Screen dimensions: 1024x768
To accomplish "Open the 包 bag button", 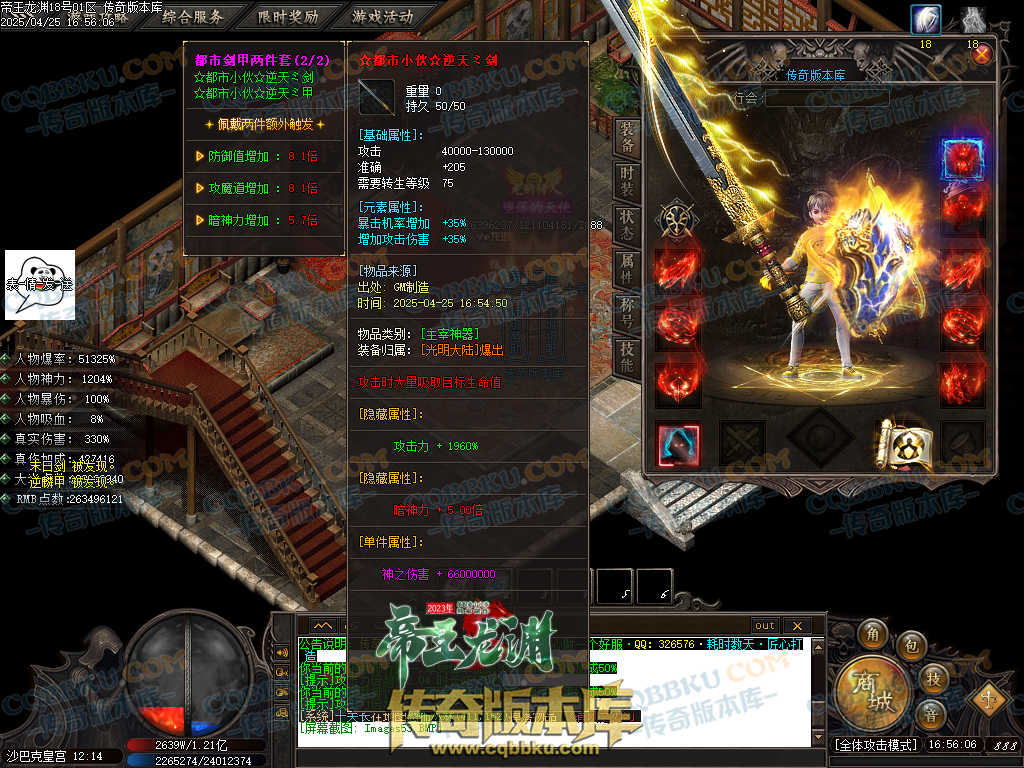I will 911,645.
